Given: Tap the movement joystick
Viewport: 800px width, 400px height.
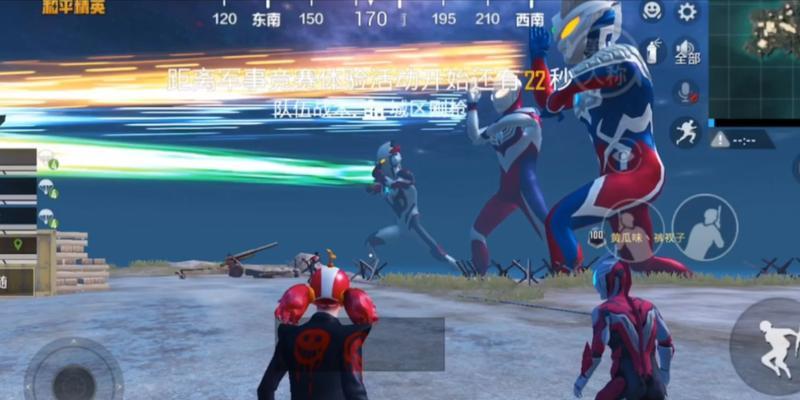Looking at the screenshot, I should pos(73,378).
